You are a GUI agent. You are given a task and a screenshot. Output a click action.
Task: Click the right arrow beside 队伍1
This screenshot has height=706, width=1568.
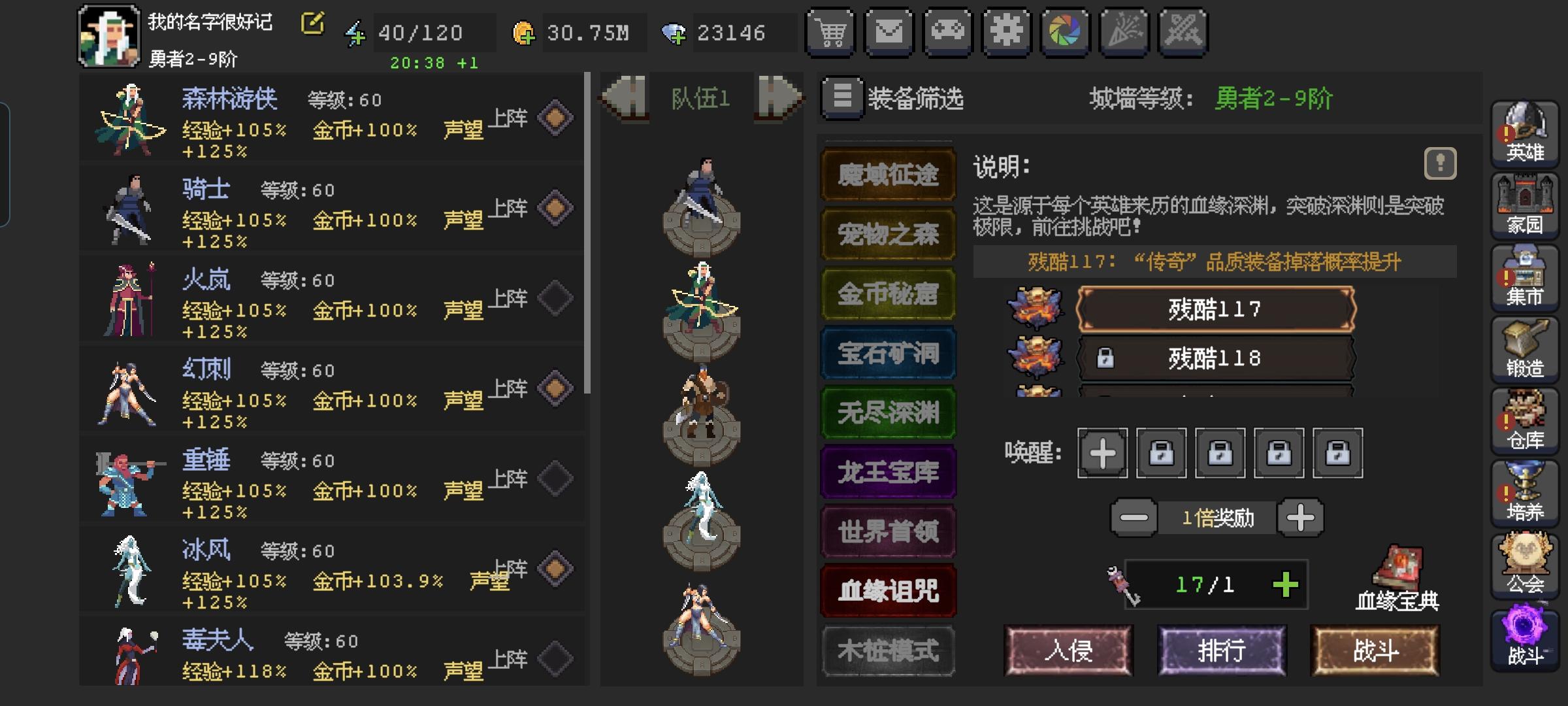(779, 97)
